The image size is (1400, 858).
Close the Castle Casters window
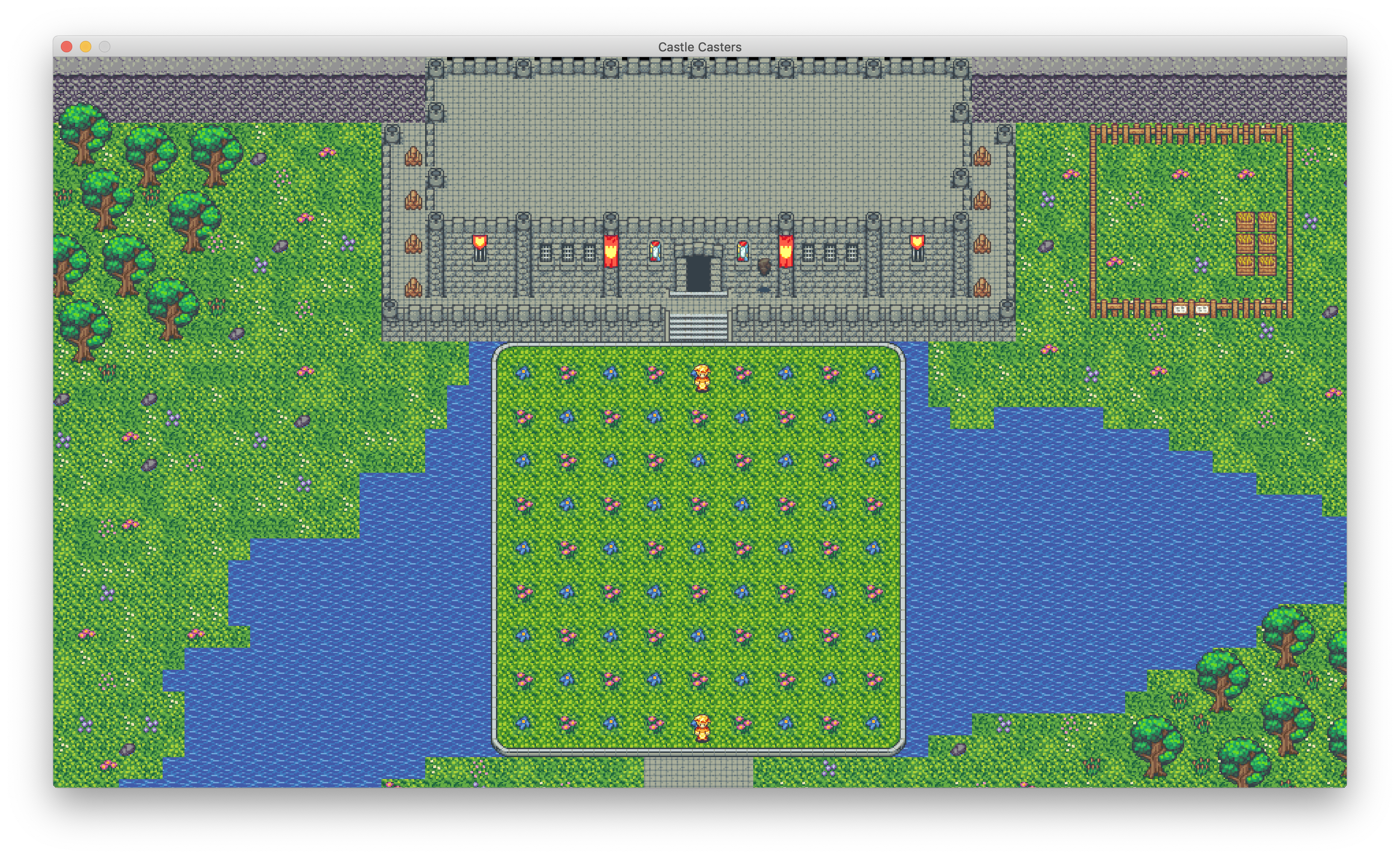67,47
